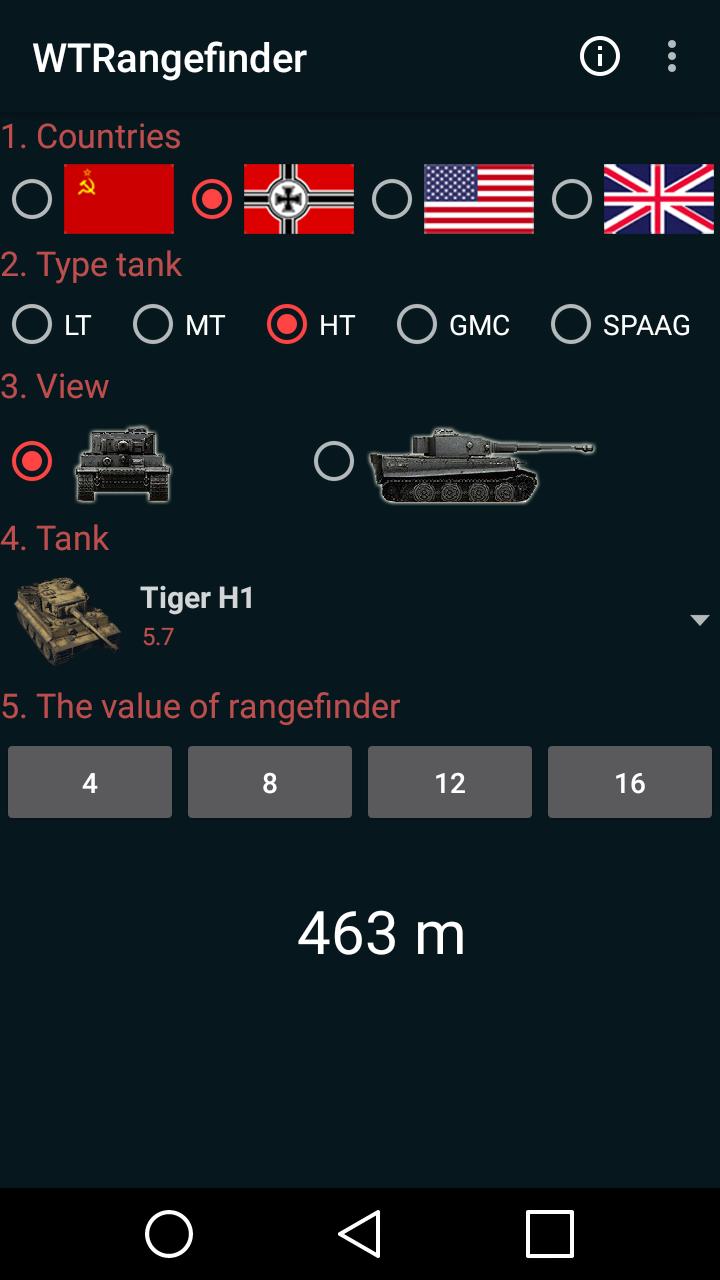Open the three-dot overflow menu
The width and height of the screenshot is (720, 1280).
click(x=672, y=57)
